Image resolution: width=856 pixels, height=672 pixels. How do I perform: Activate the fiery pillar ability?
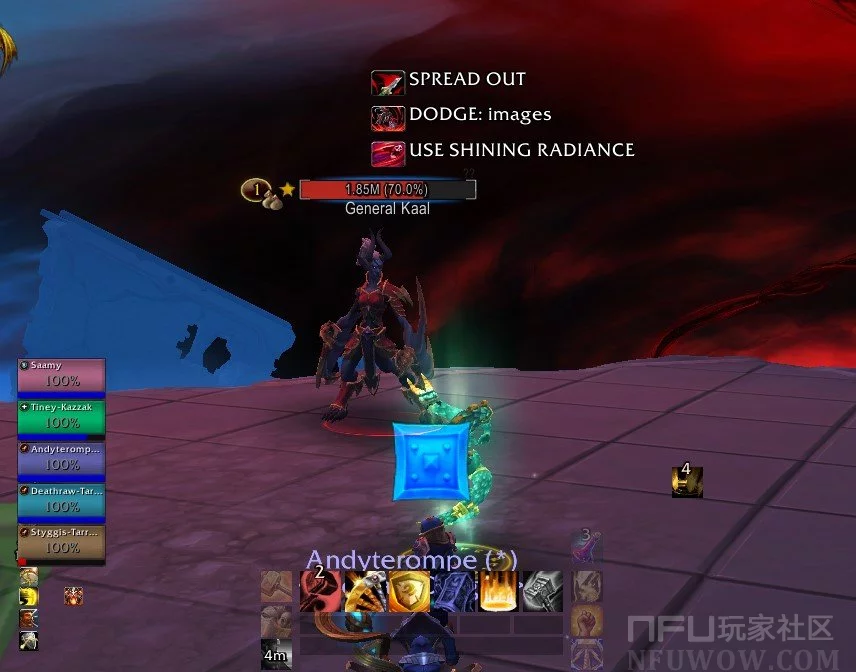coord(497,591)
